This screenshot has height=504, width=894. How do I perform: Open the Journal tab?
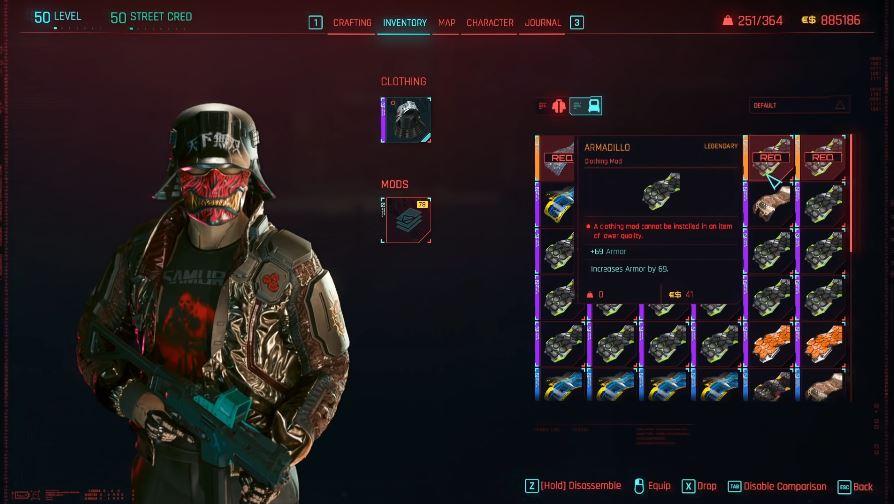click(x=543, y=22)
